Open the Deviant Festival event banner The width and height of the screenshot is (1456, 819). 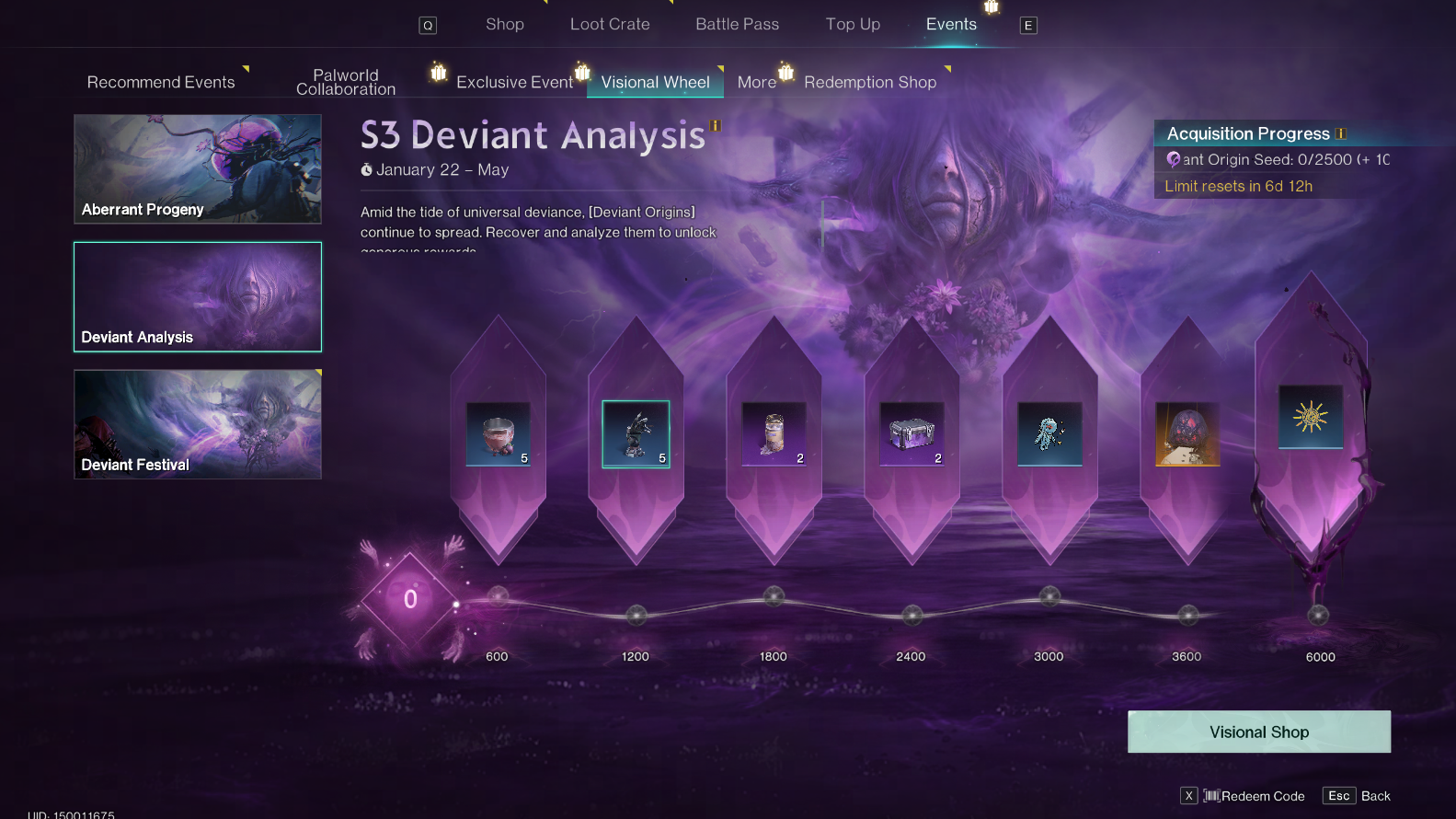tap(198, 424)
